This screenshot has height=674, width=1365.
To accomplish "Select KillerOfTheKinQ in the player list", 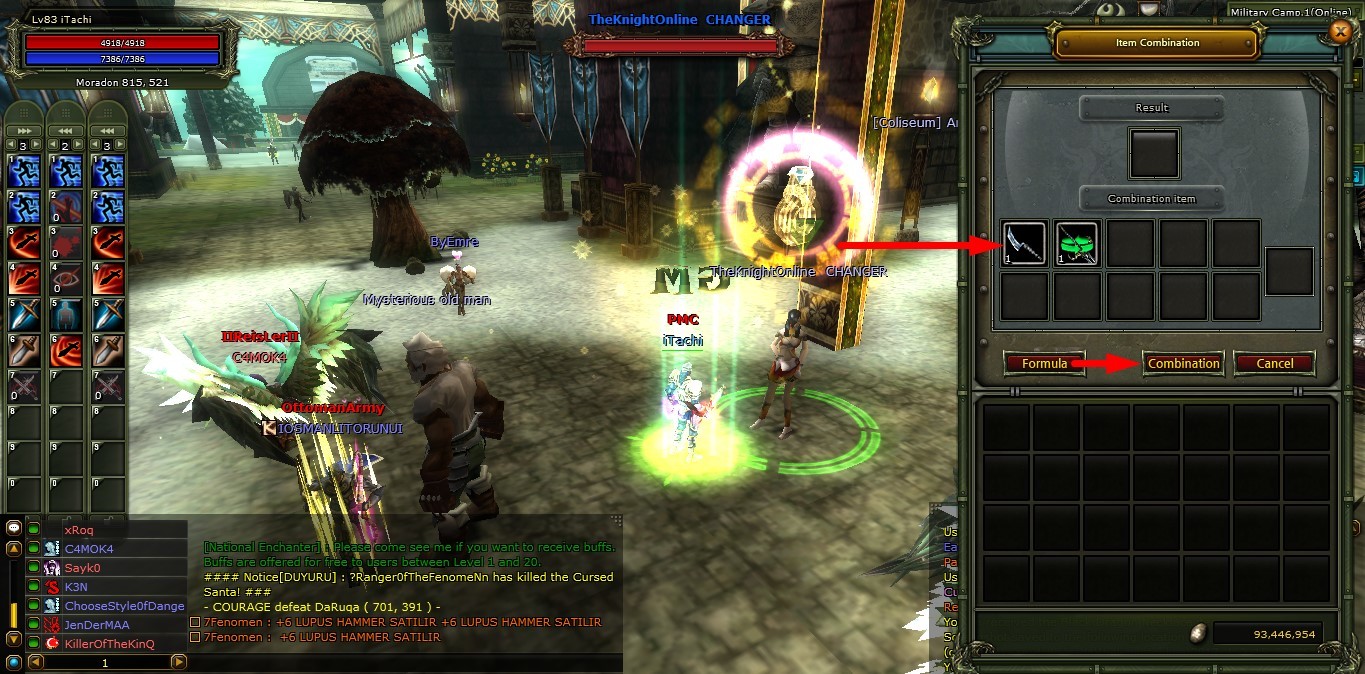I will click(x=109, y=643).
